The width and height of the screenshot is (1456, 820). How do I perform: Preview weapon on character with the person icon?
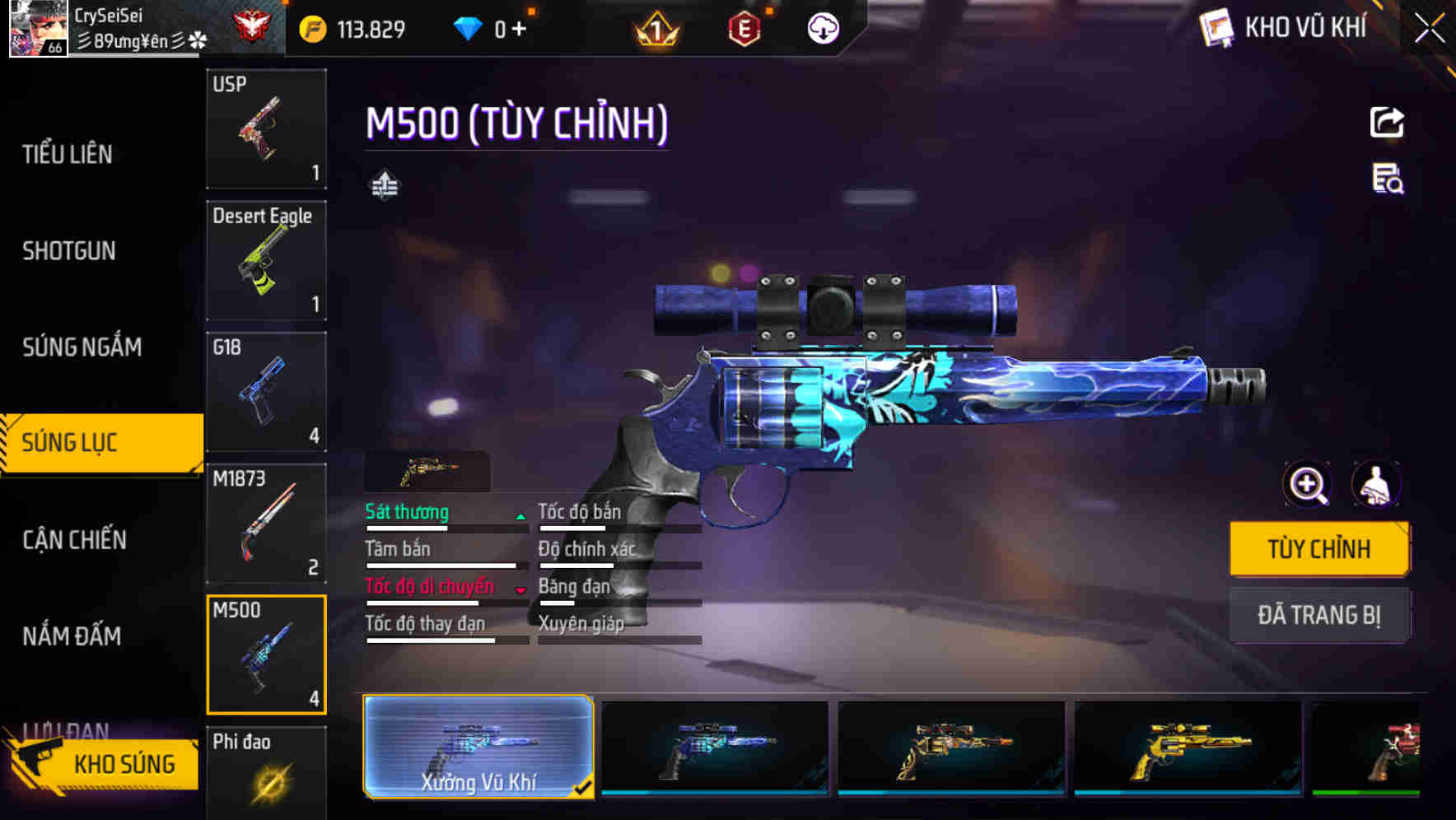point(1379,485)
